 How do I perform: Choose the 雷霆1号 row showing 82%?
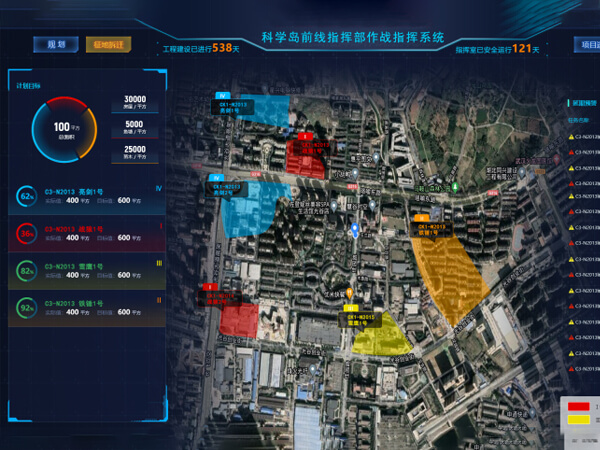coord(88,269)
